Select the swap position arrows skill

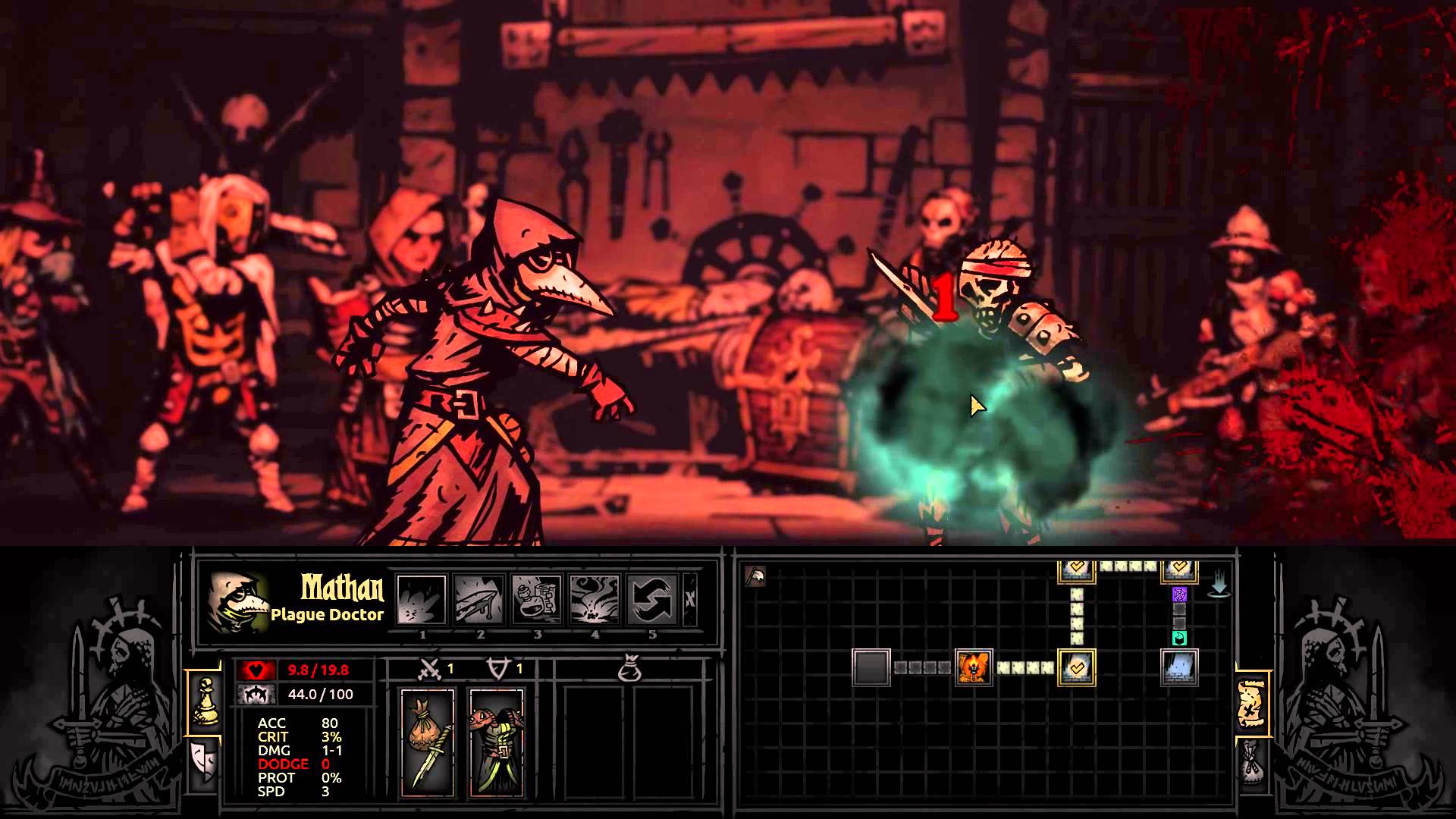(x=652, y=599)
